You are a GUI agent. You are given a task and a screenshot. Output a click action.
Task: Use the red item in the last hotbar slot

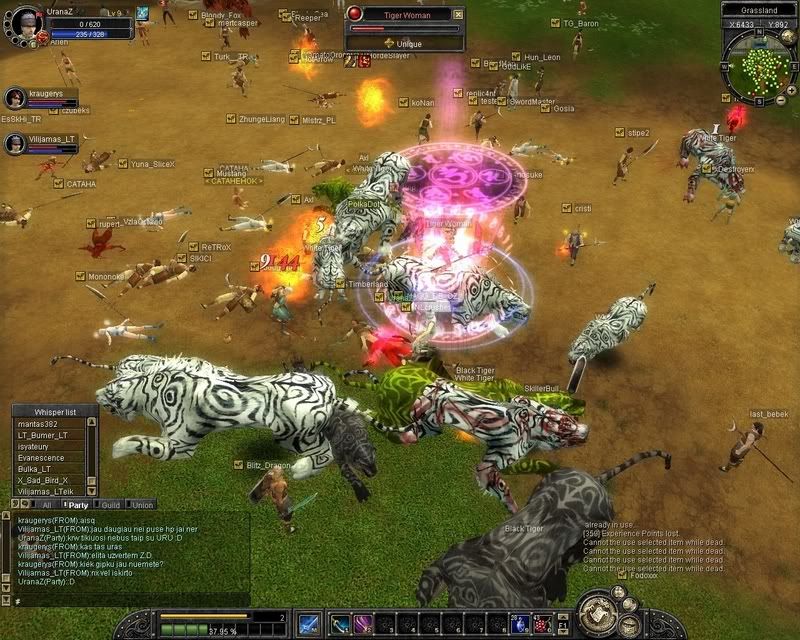542,623
